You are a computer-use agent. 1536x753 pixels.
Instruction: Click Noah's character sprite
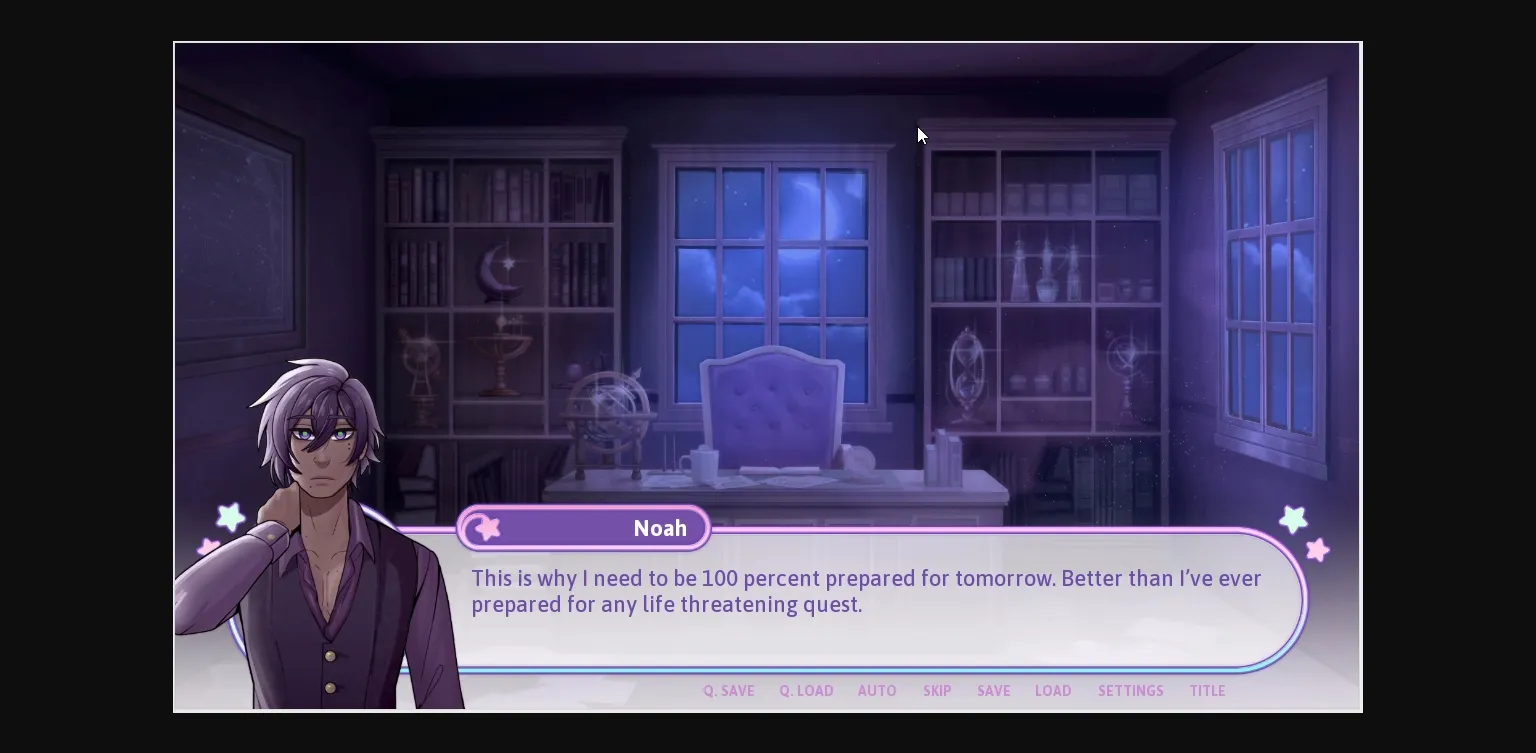click(320, 500)
